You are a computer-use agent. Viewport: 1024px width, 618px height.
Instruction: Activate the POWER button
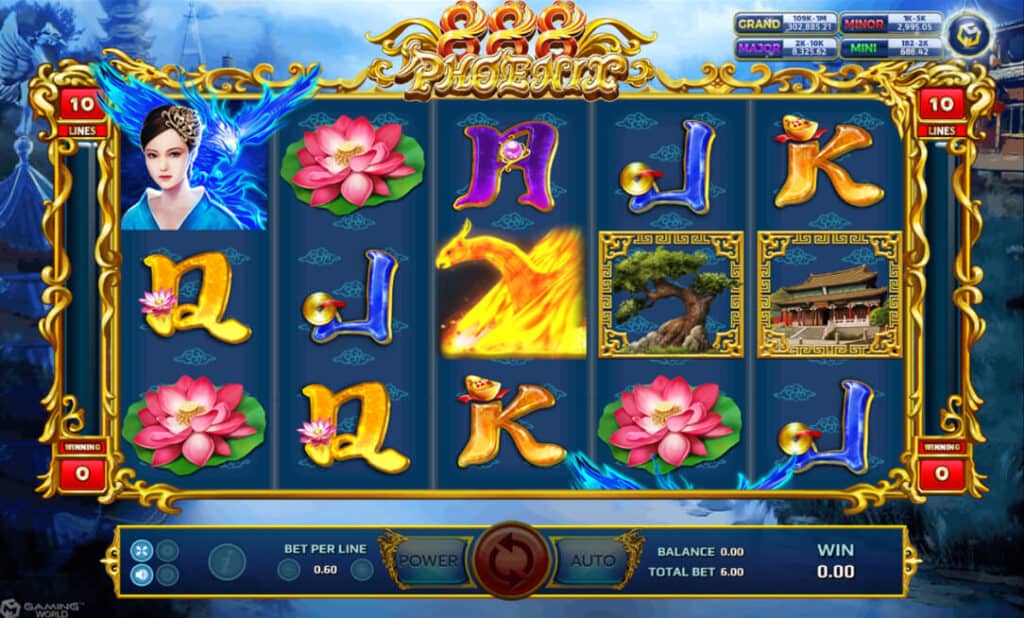pos(428,560)
